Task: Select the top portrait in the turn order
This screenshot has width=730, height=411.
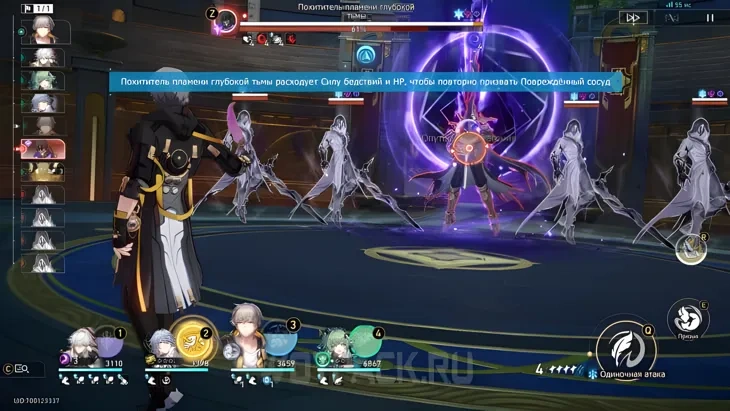Action: point(45,32)
